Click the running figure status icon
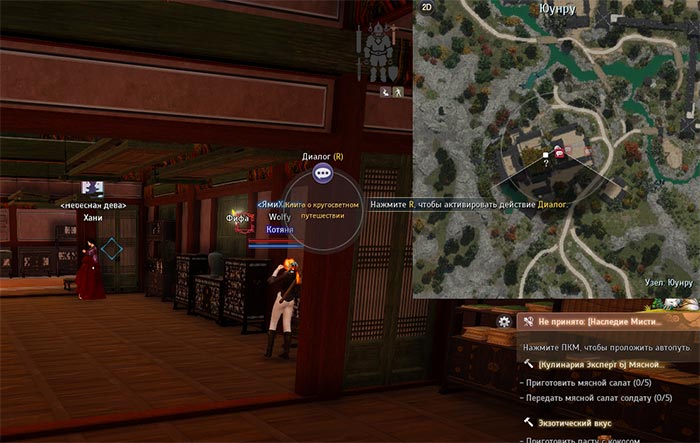Screen dimensions: 700x443 (397, 91)
